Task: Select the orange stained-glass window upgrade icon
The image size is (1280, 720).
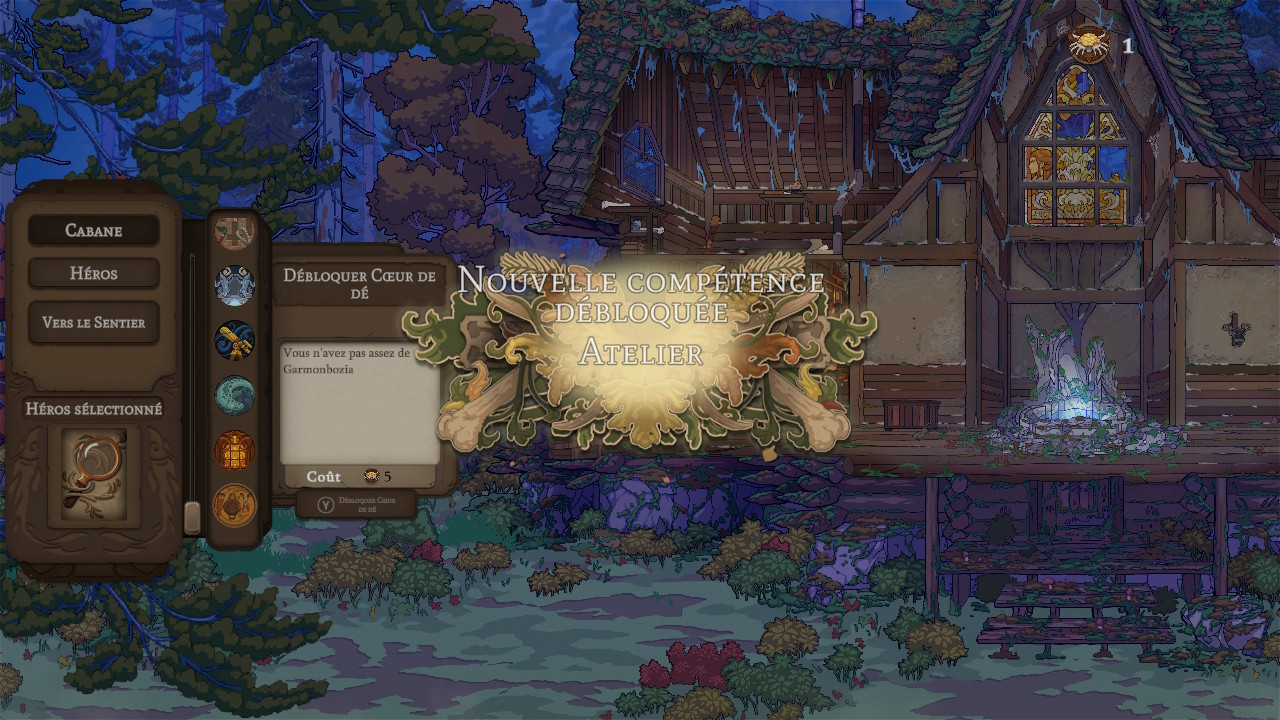Action: (x=235, y=450)
